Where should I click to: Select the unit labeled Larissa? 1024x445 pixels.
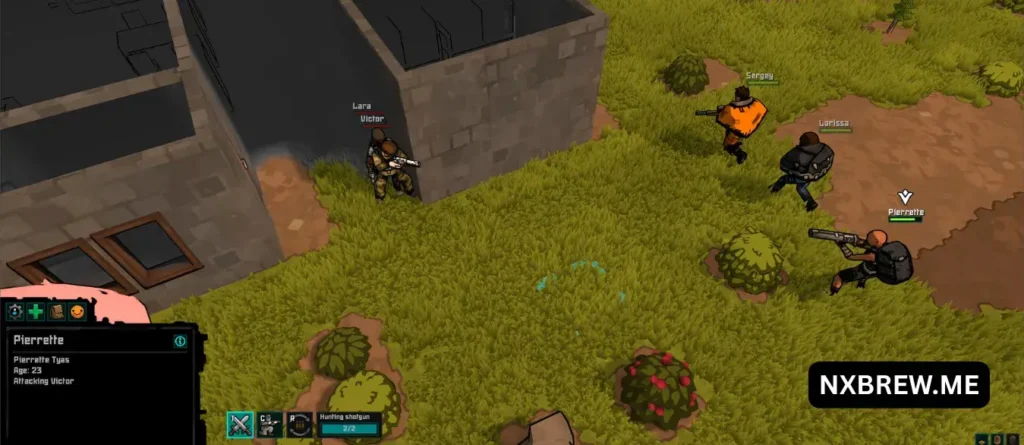(x=803, y=168)
